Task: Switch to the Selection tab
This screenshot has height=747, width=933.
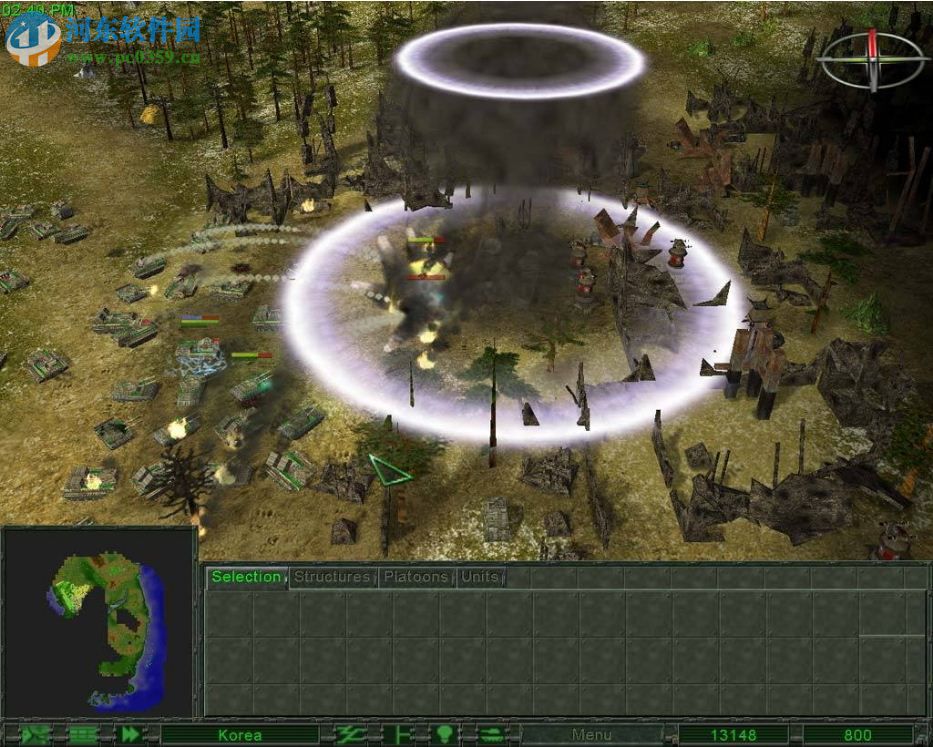Action: (246, 577)
